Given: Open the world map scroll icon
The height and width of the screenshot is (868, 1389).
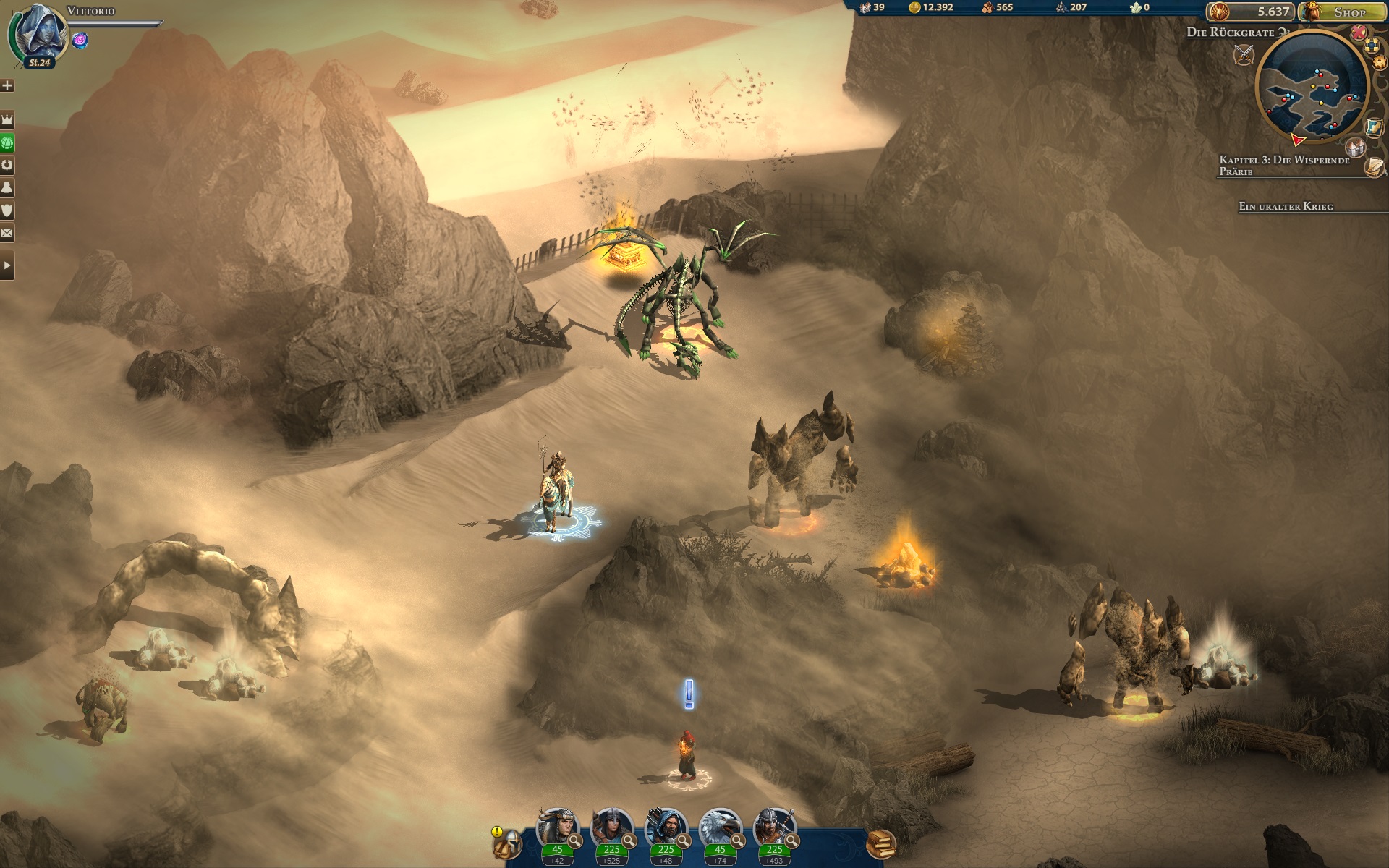Looking at the screenshot, I should (1375, 127).
